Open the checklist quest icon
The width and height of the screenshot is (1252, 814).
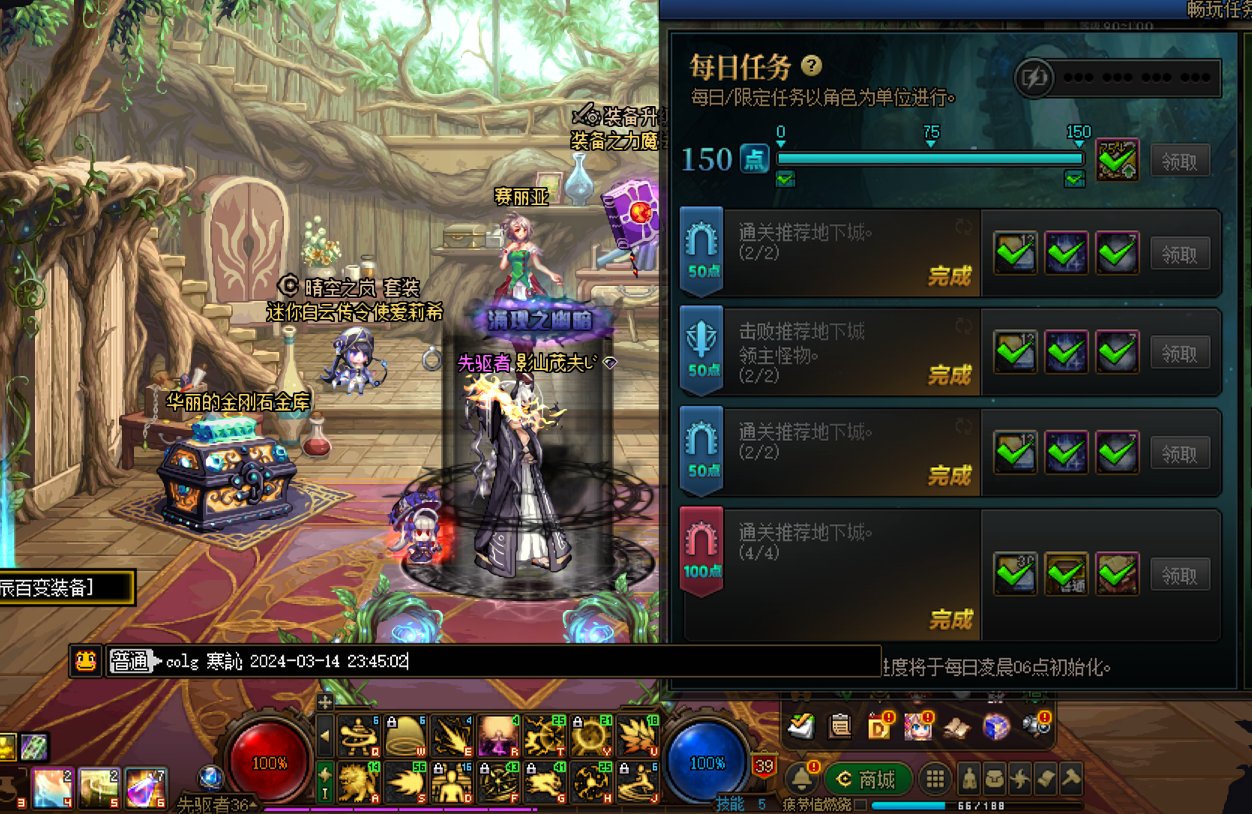(801, 727)
